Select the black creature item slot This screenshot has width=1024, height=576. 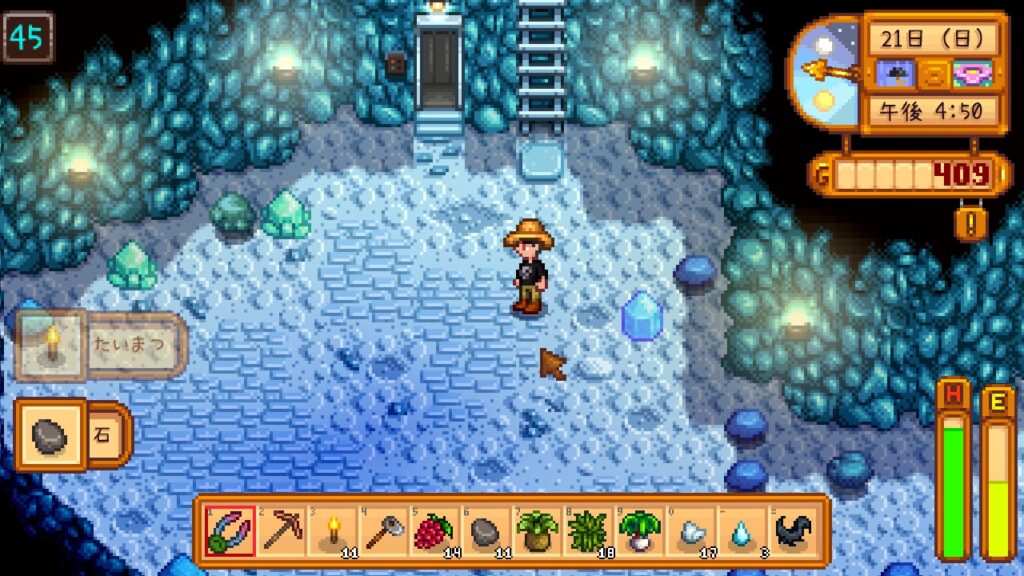(x=794, y=531)
